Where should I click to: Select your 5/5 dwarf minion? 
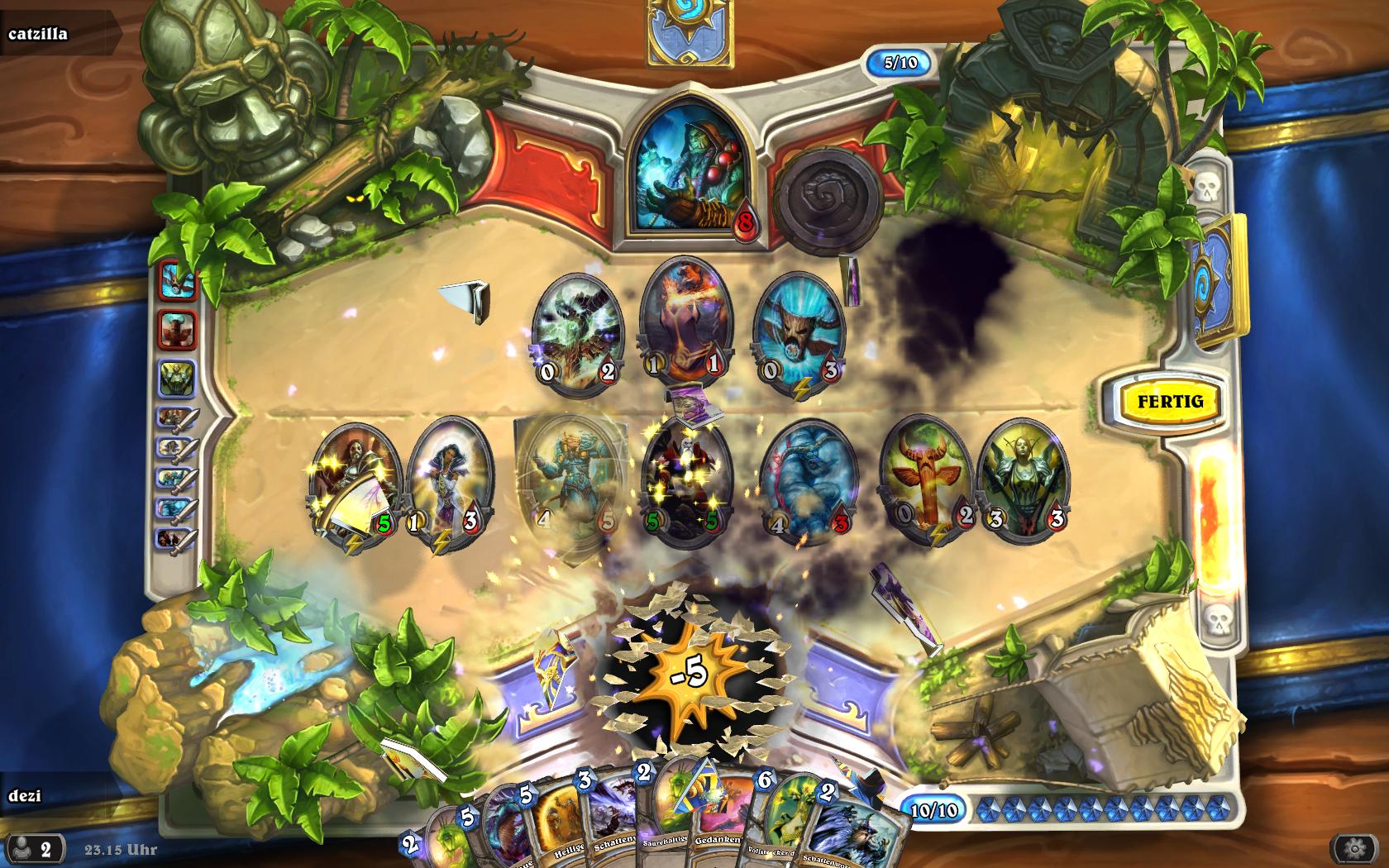[685, 478]
